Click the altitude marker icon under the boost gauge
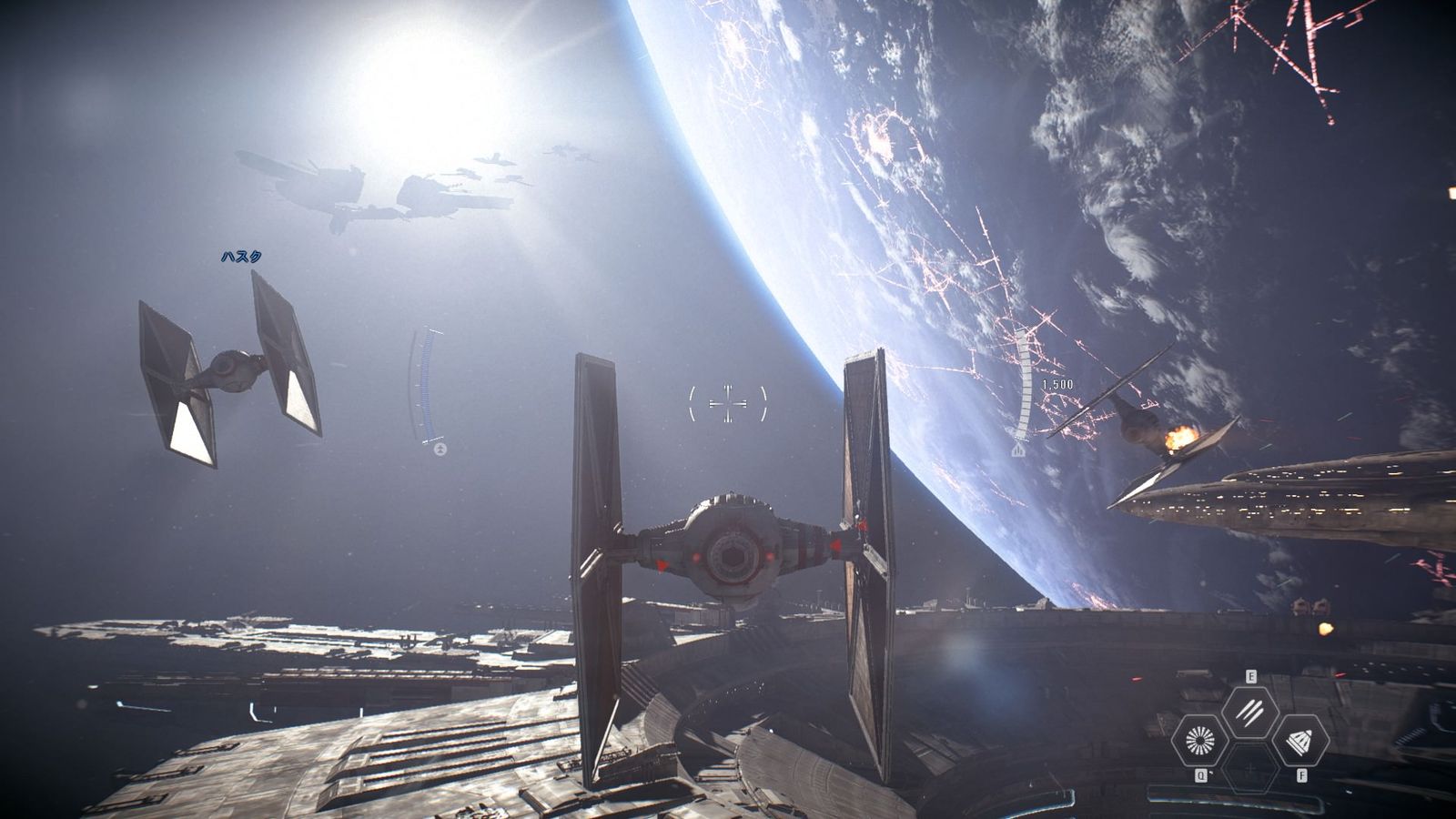The width and height of the screenshot is (1456, 819). click(1017, 450)
